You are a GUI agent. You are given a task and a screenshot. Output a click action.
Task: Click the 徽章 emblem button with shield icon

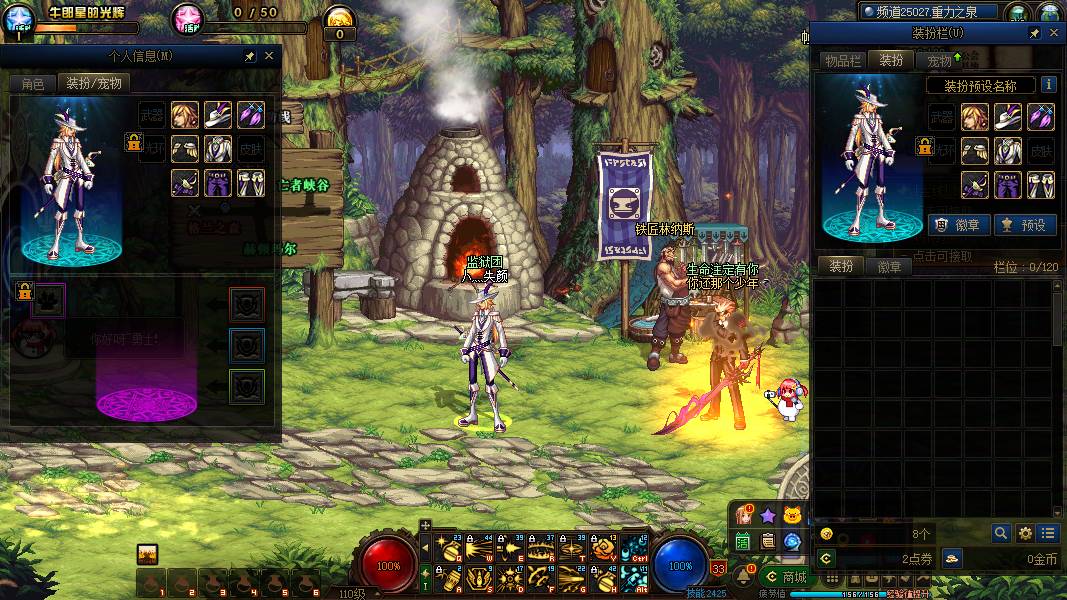952,225
